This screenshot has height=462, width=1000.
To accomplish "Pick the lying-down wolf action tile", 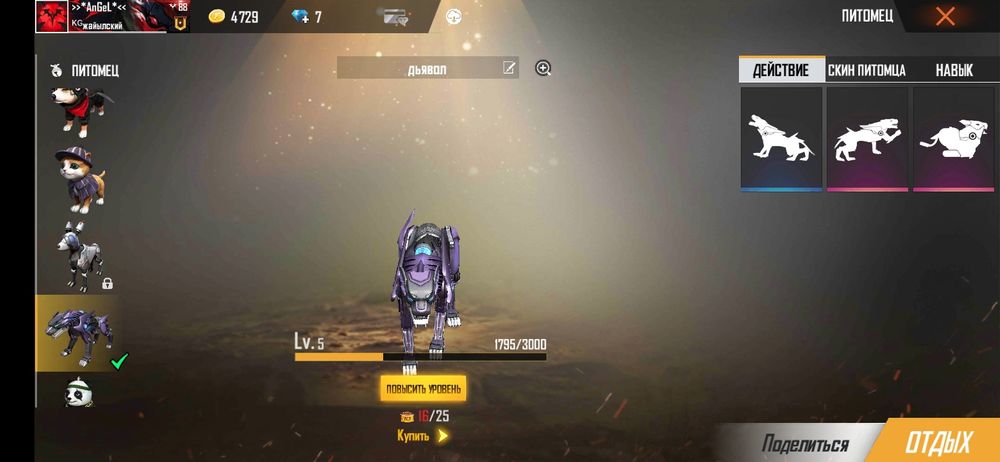I will pyautogui.click(x=952, y=138).
